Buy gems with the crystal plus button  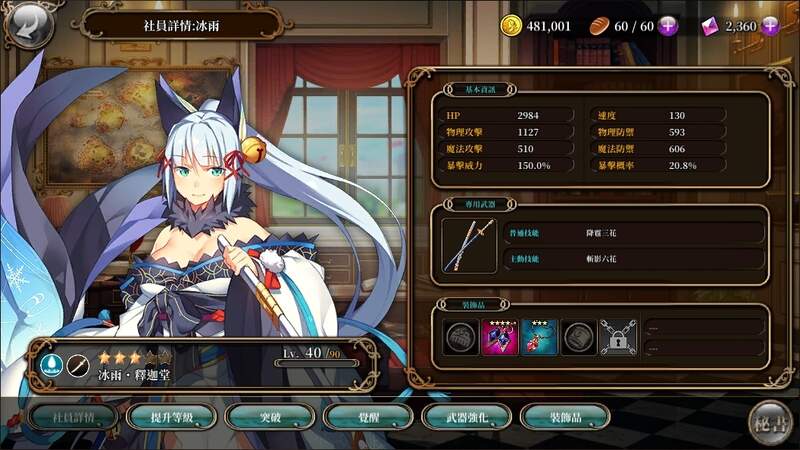coord(769,27)
